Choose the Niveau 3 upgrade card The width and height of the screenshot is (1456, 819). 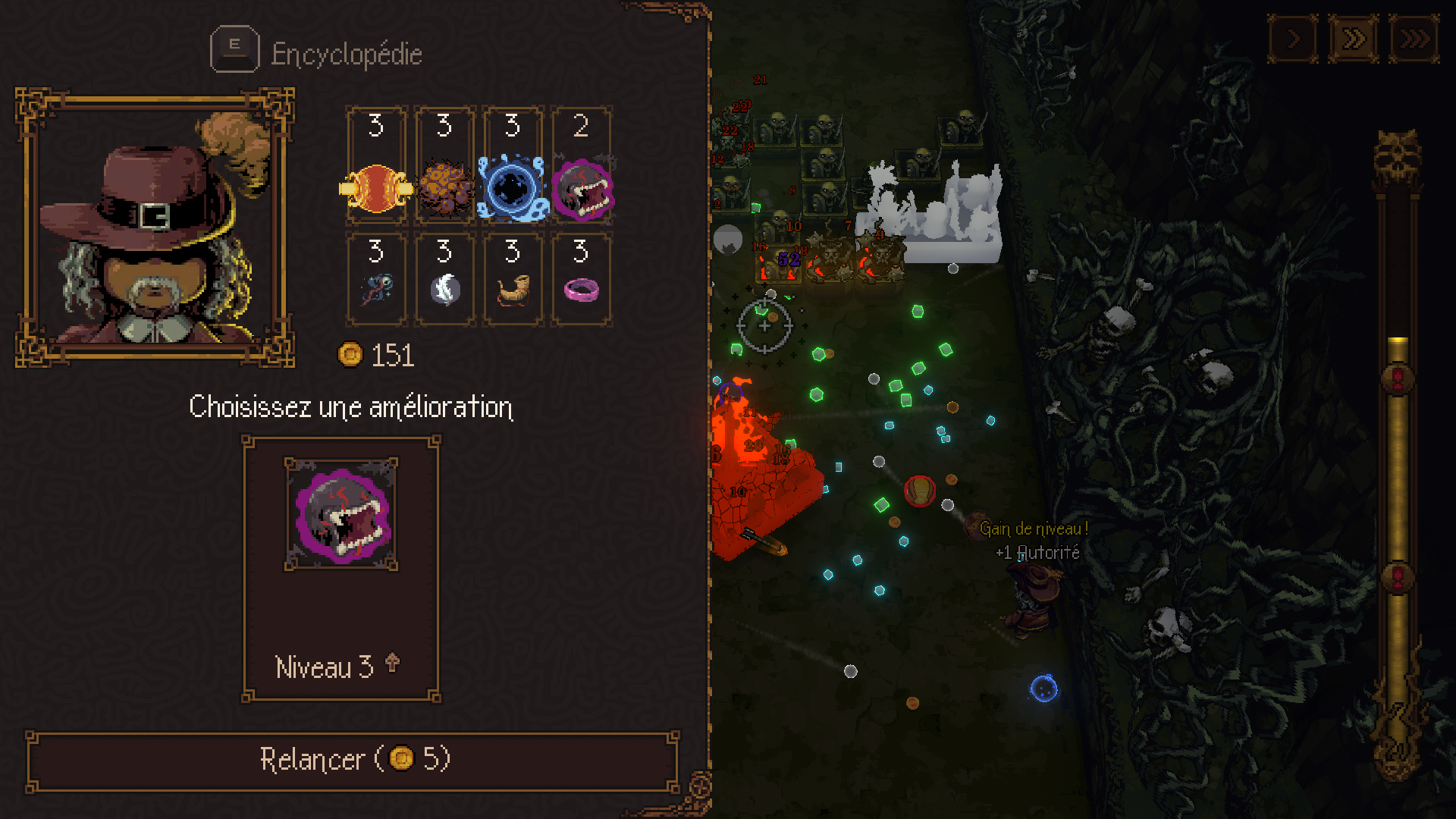click(341, 569)
